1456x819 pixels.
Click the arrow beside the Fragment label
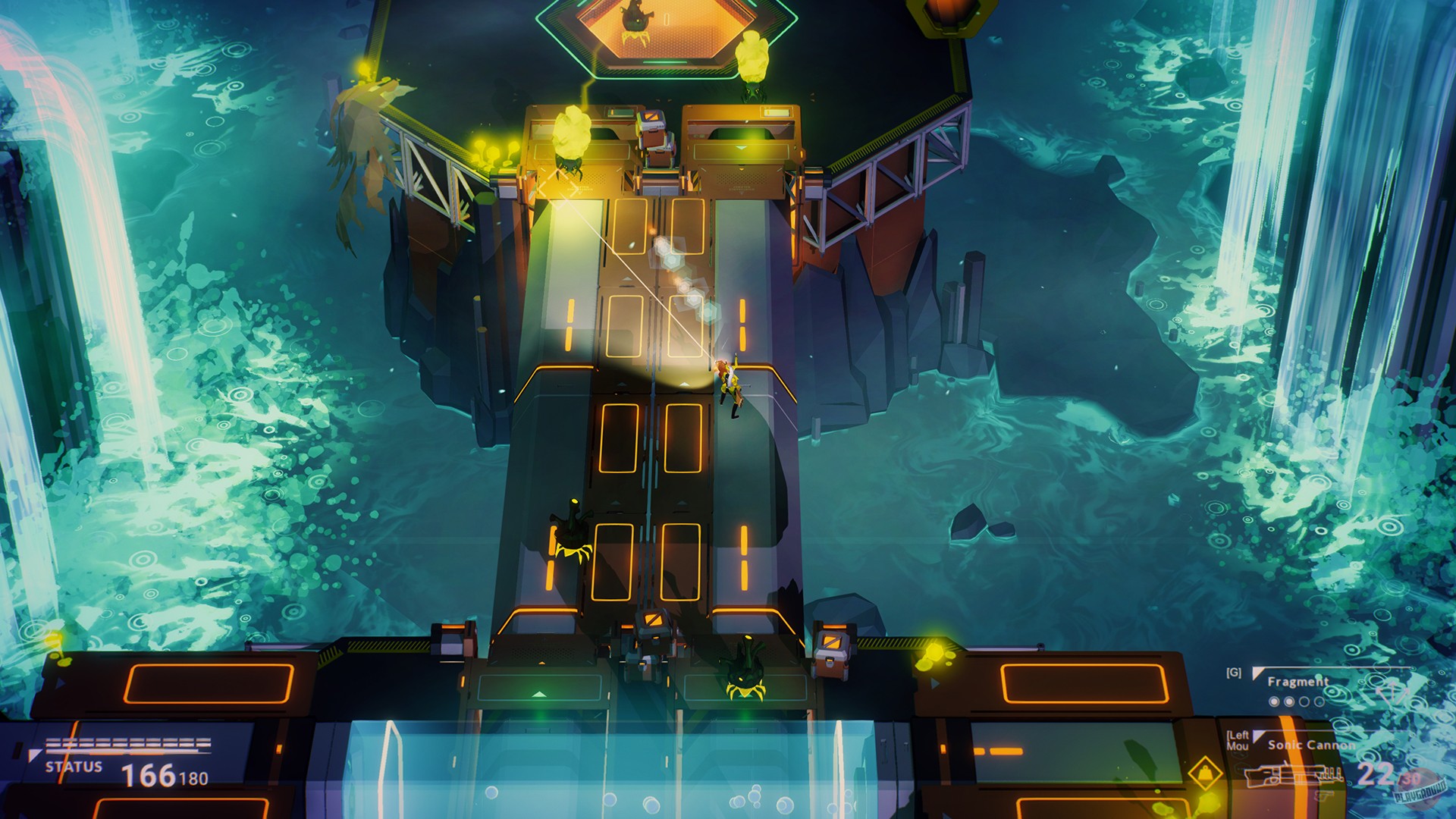pos(1257,673)
